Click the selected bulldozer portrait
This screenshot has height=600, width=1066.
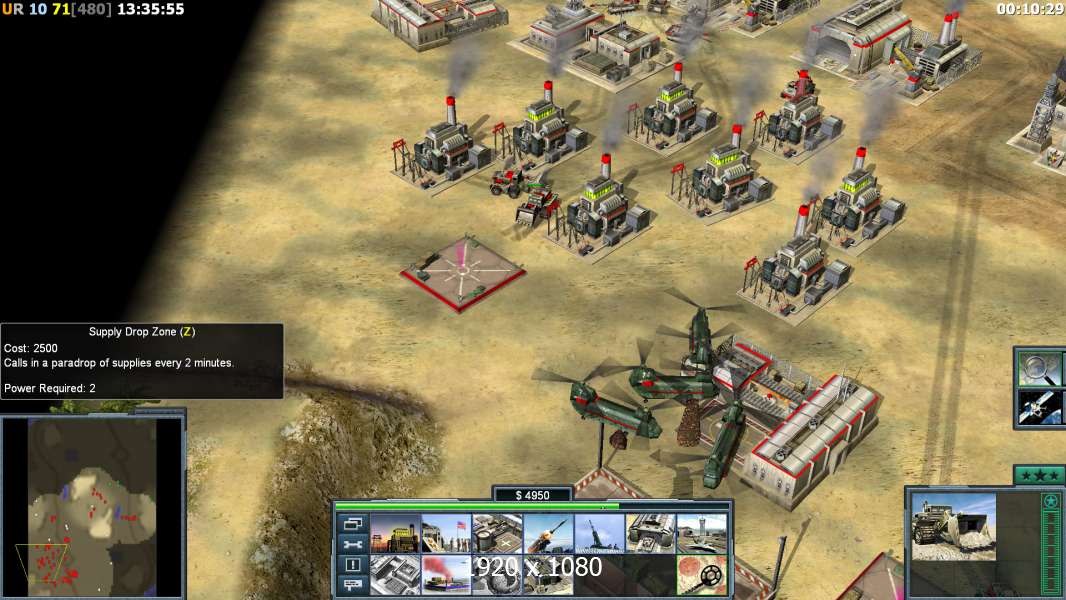(x=953, y=526)
